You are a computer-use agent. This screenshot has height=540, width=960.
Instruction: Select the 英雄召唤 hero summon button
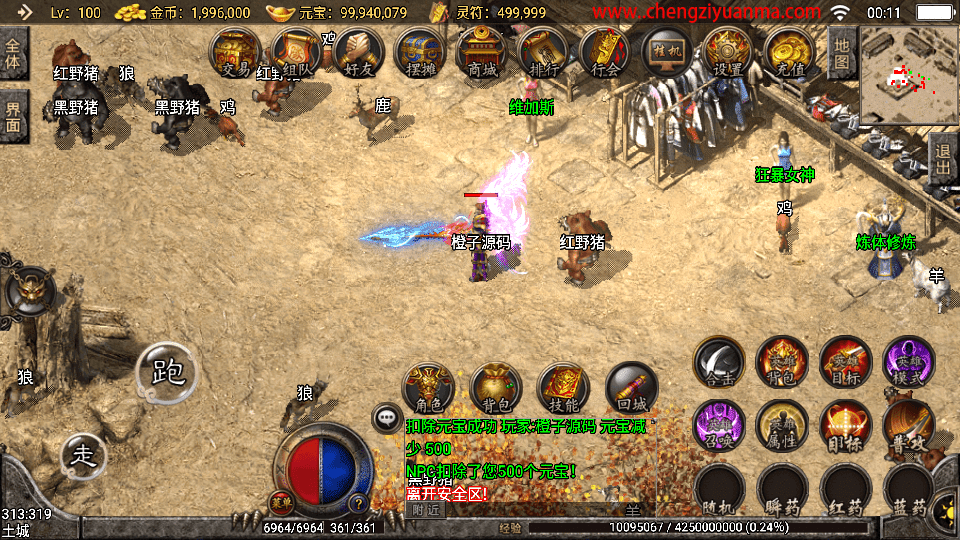[x=719, y=426]
